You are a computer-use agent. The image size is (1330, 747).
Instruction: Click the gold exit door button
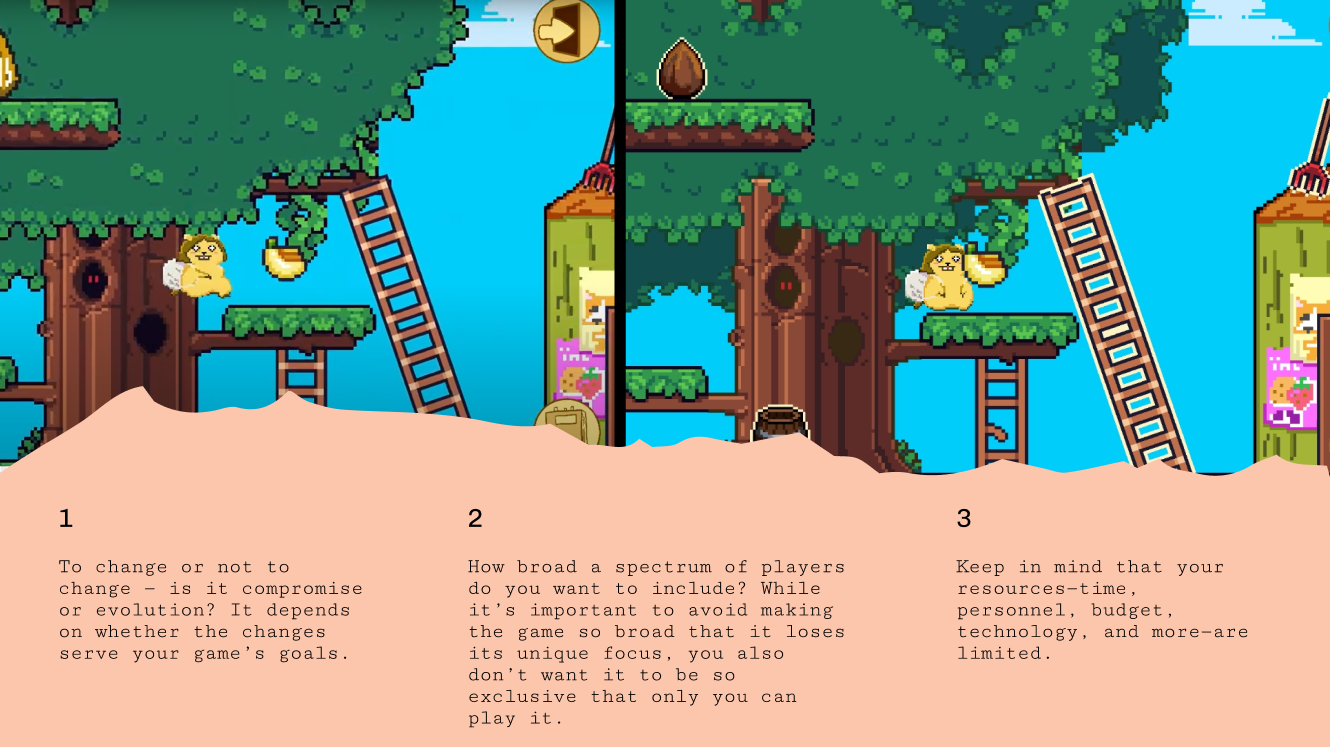(x=566, y=29)
